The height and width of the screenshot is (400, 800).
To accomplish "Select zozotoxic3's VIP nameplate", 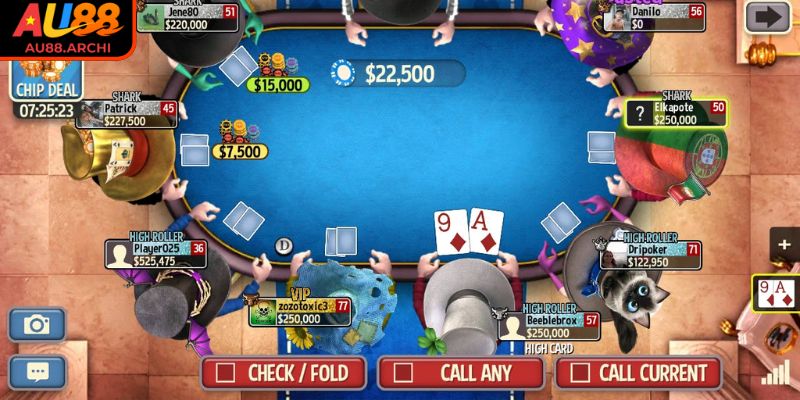I will point(300,312).
